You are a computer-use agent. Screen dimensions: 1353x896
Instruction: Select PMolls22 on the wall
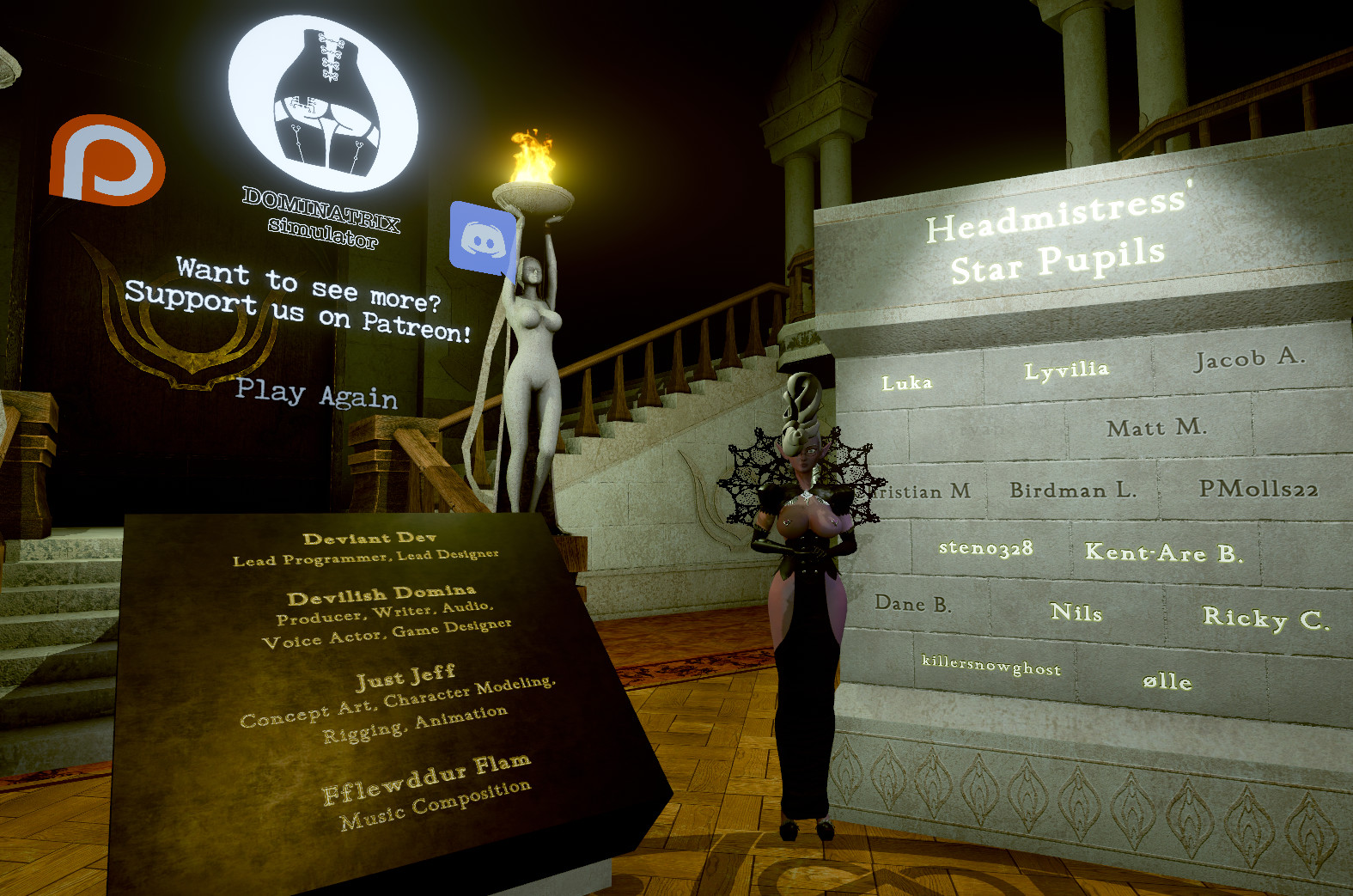pos(1260,490)
